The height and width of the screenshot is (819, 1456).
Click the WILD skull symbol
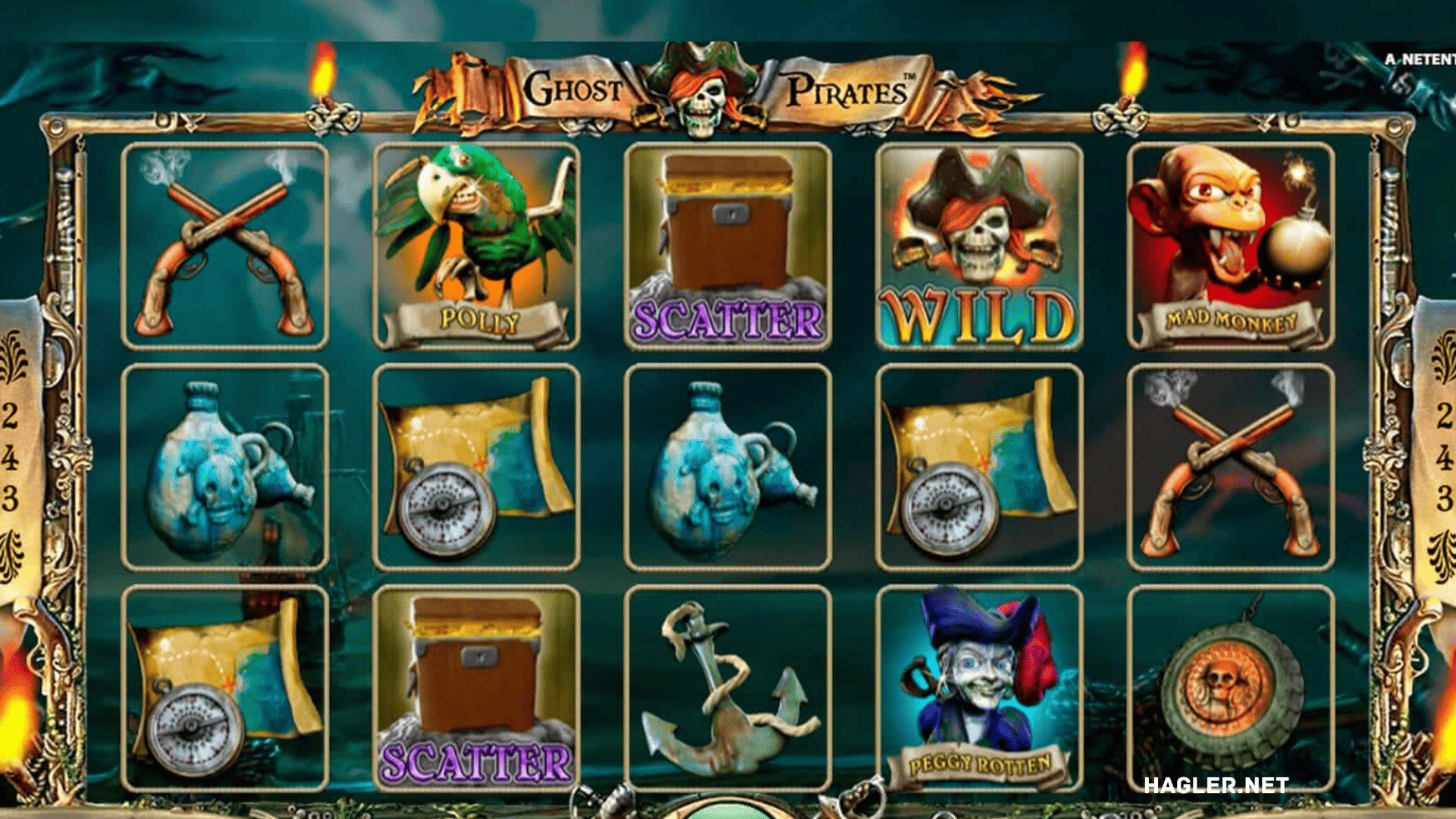(x=978, y=243)
